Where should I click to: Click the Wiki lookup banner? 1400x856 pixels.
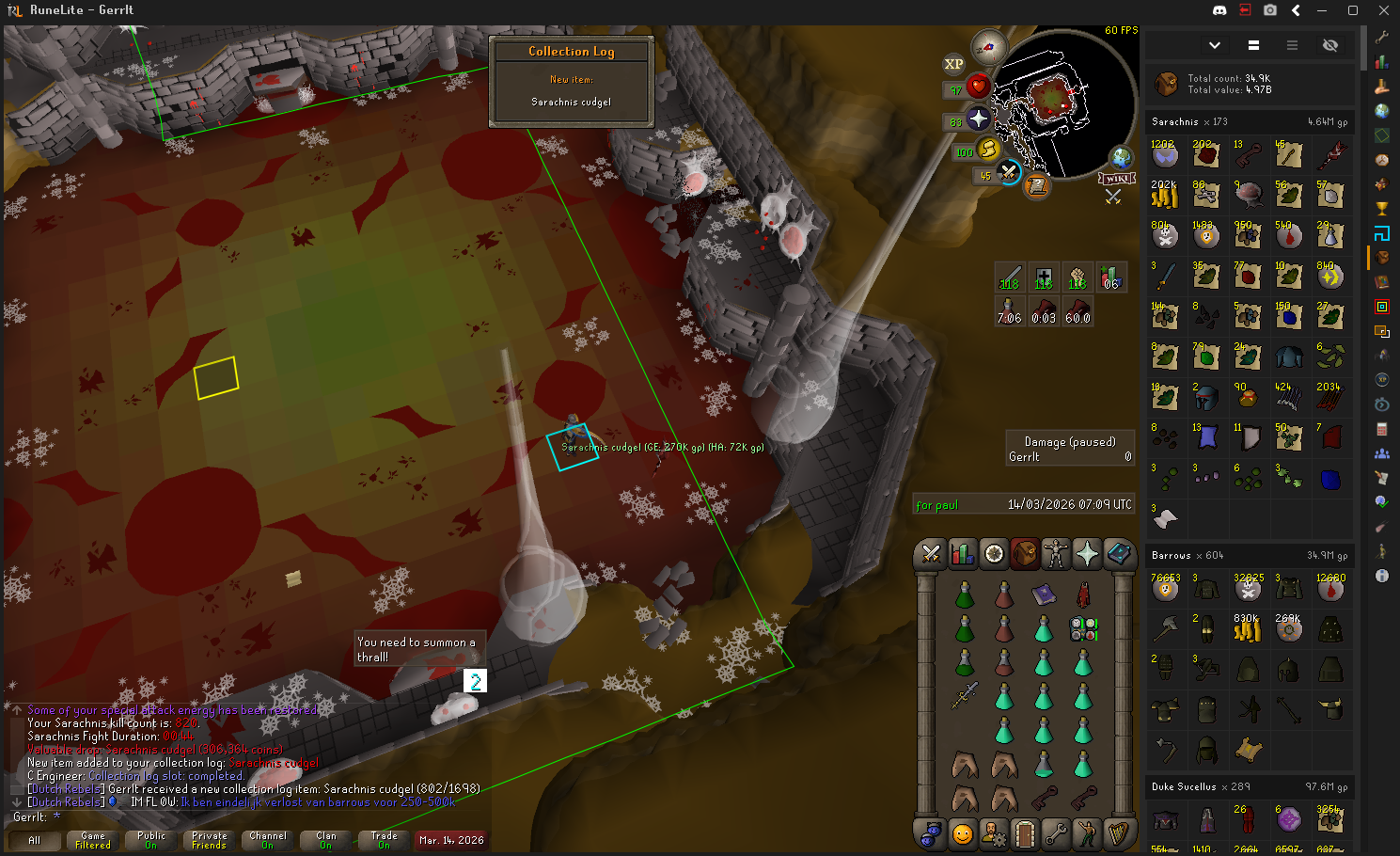coord(1117,179)
